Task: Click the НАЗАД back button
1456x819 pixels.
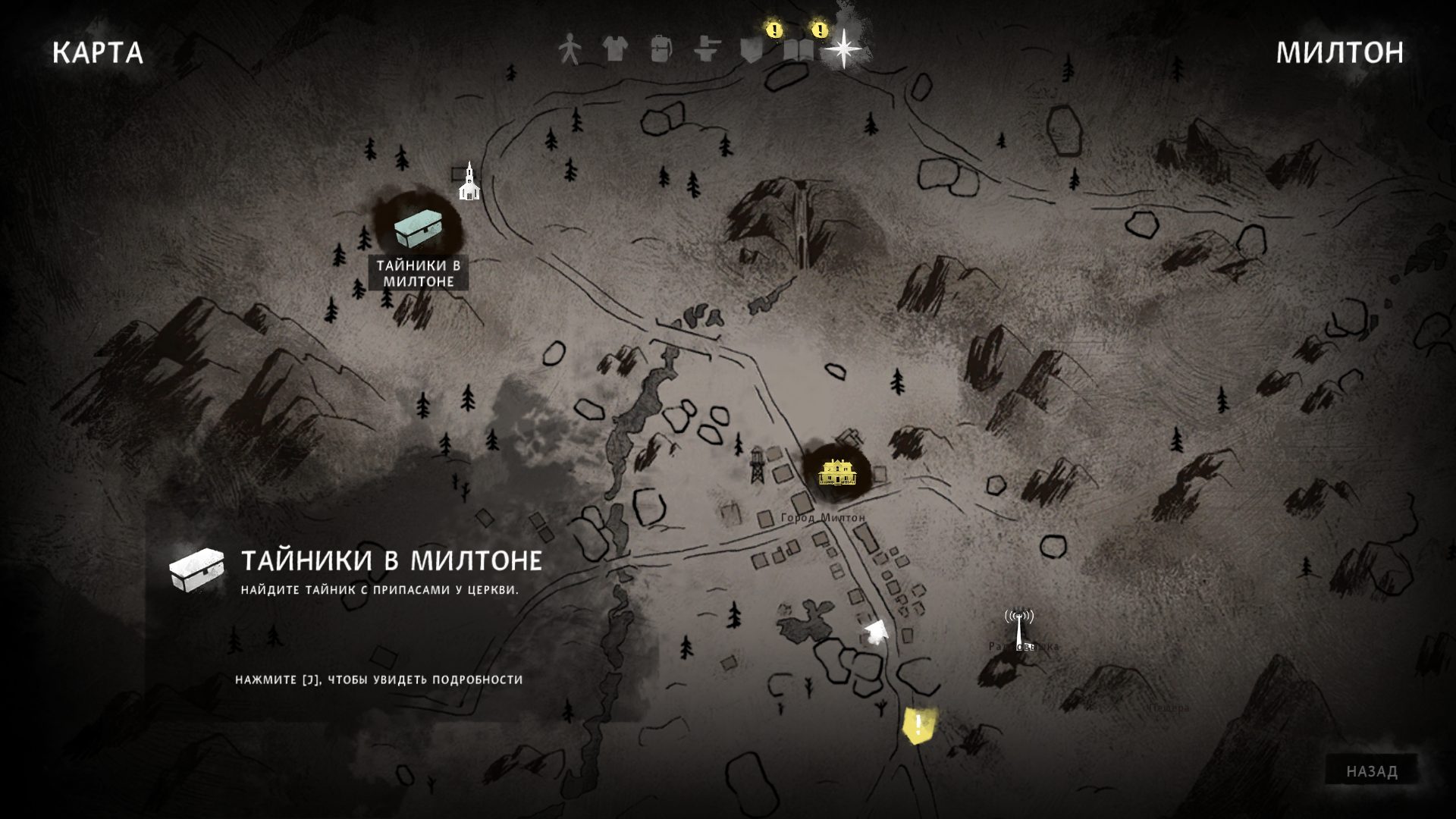Action: pos(1372,771)
